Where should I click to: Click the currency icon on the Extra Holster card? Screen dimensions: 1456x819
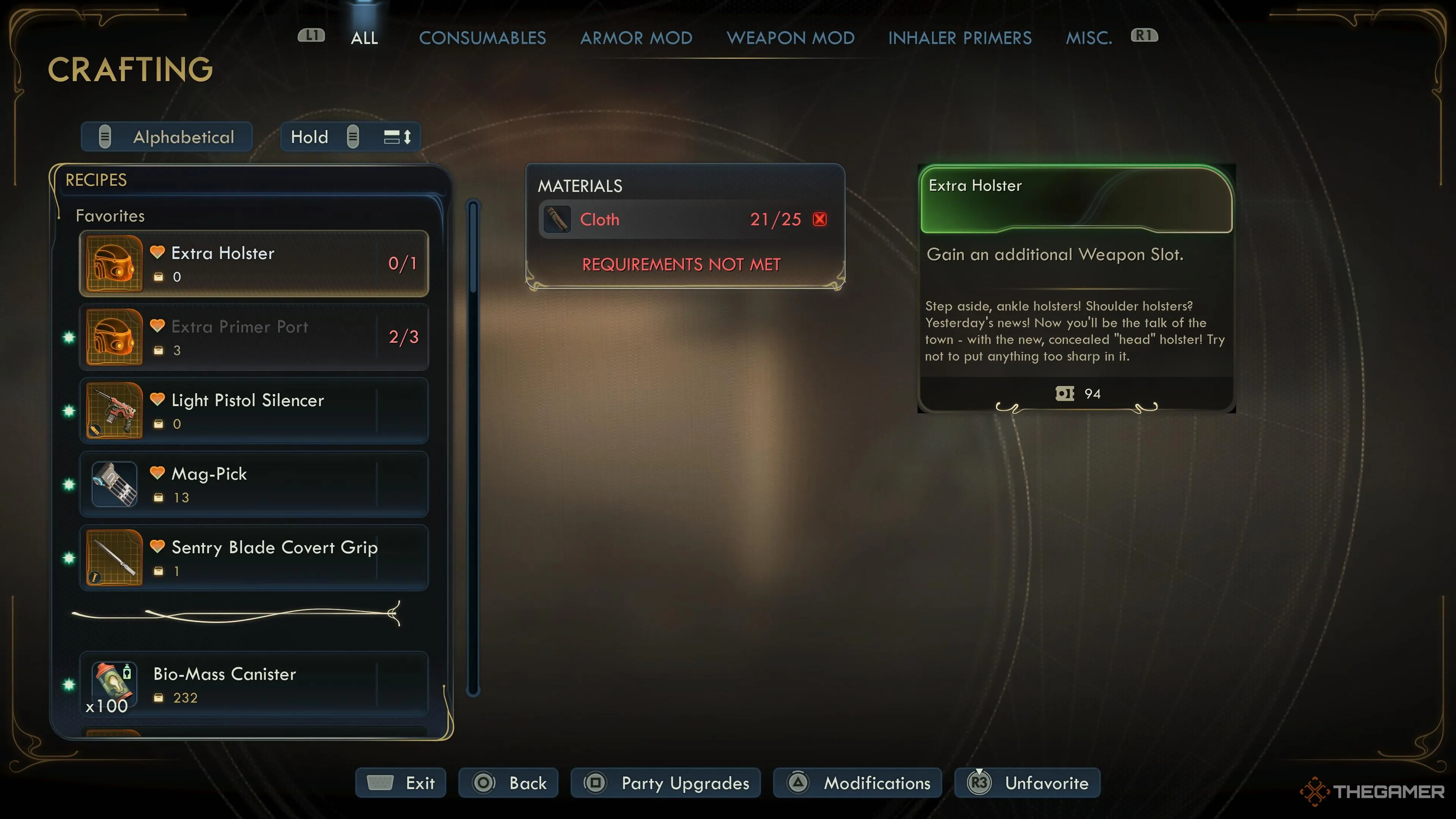[1065, 394]
